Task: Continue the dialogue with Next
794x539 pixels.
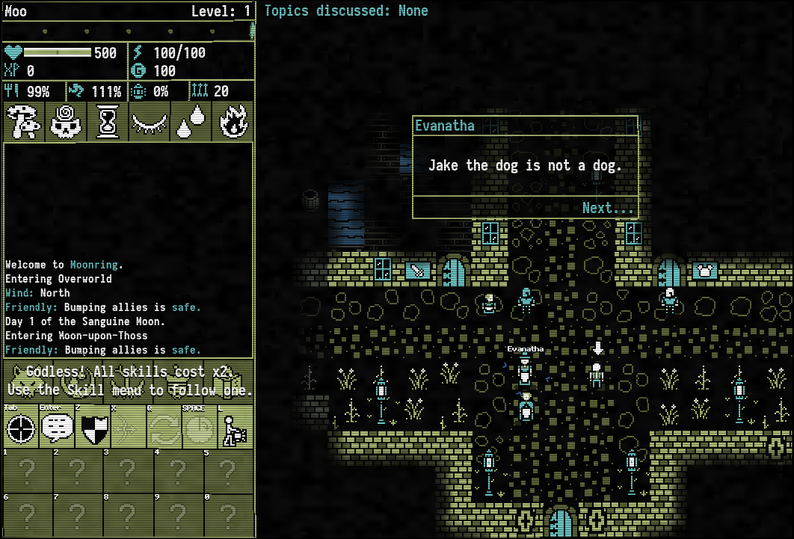Action: tap(608, 208)
